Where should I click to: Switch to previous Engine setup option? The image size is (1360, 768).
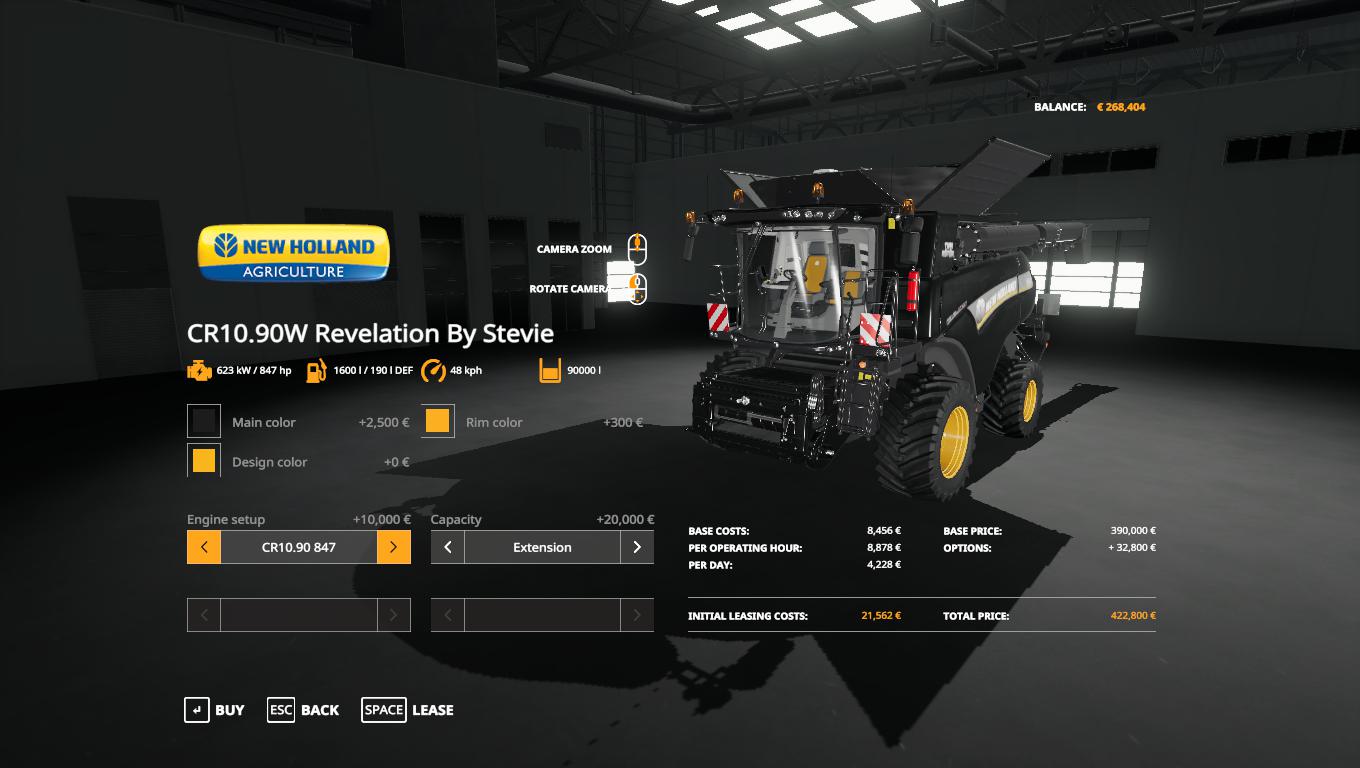point(204,547)
